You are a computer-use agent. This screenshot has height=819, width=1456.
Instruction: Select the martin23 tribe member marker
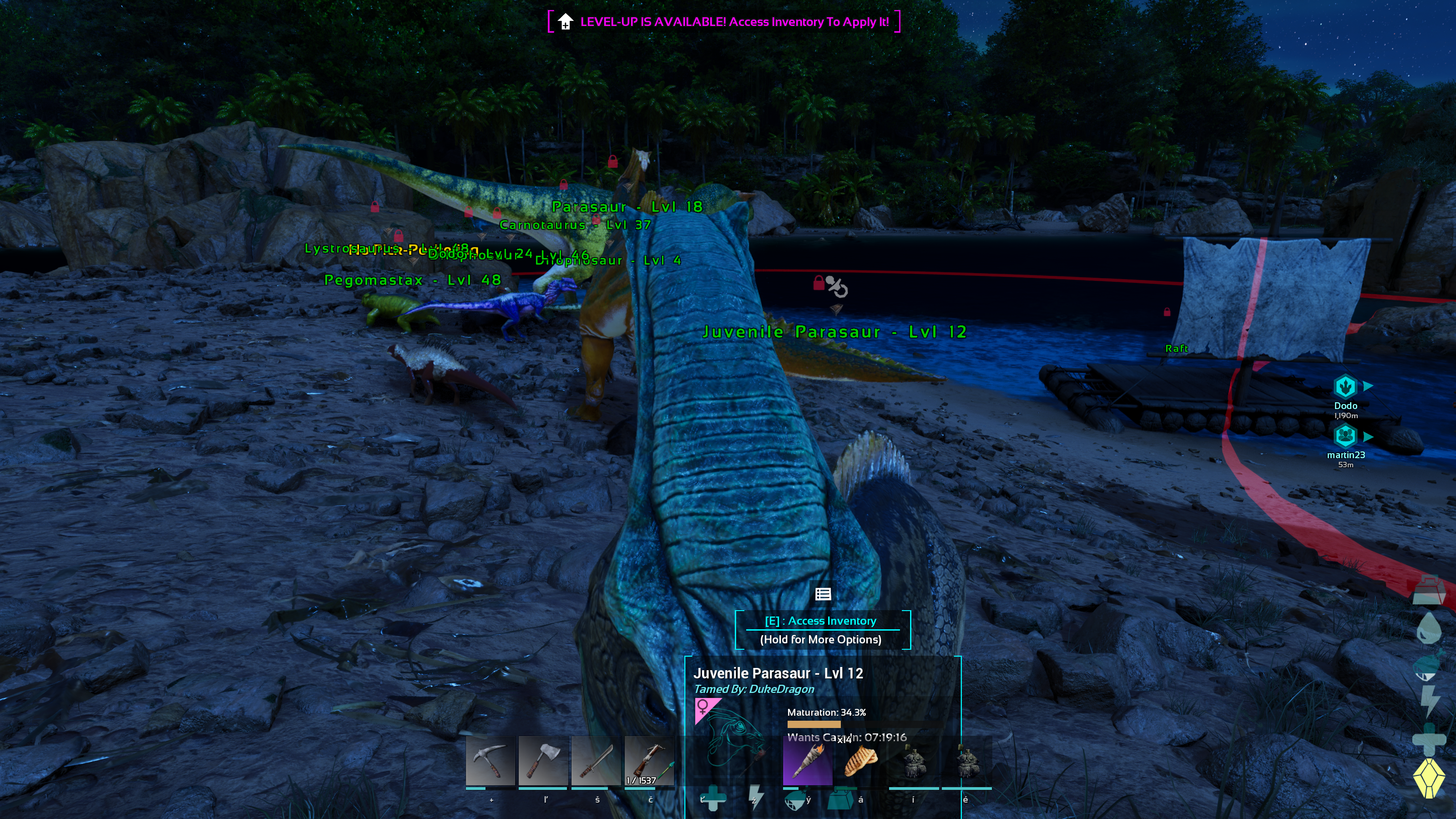tap(1345, 436)
